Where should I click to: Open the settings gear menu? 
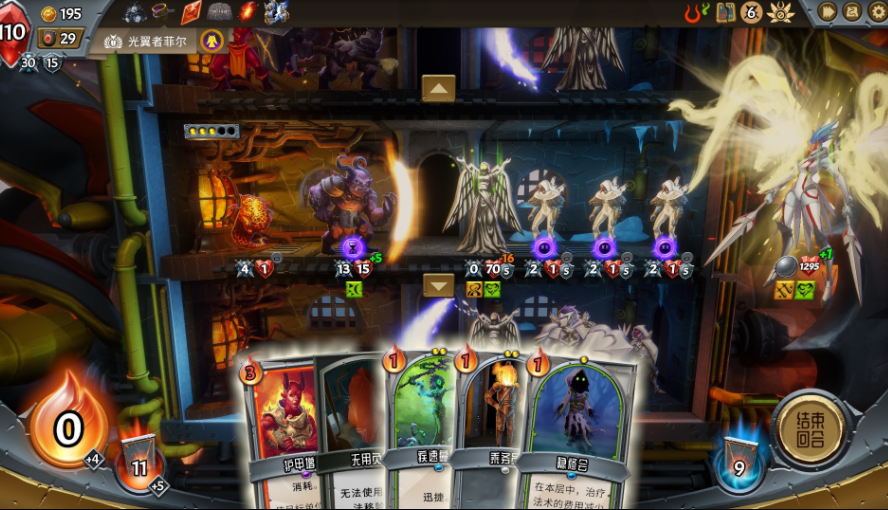(x=877, y=12)
